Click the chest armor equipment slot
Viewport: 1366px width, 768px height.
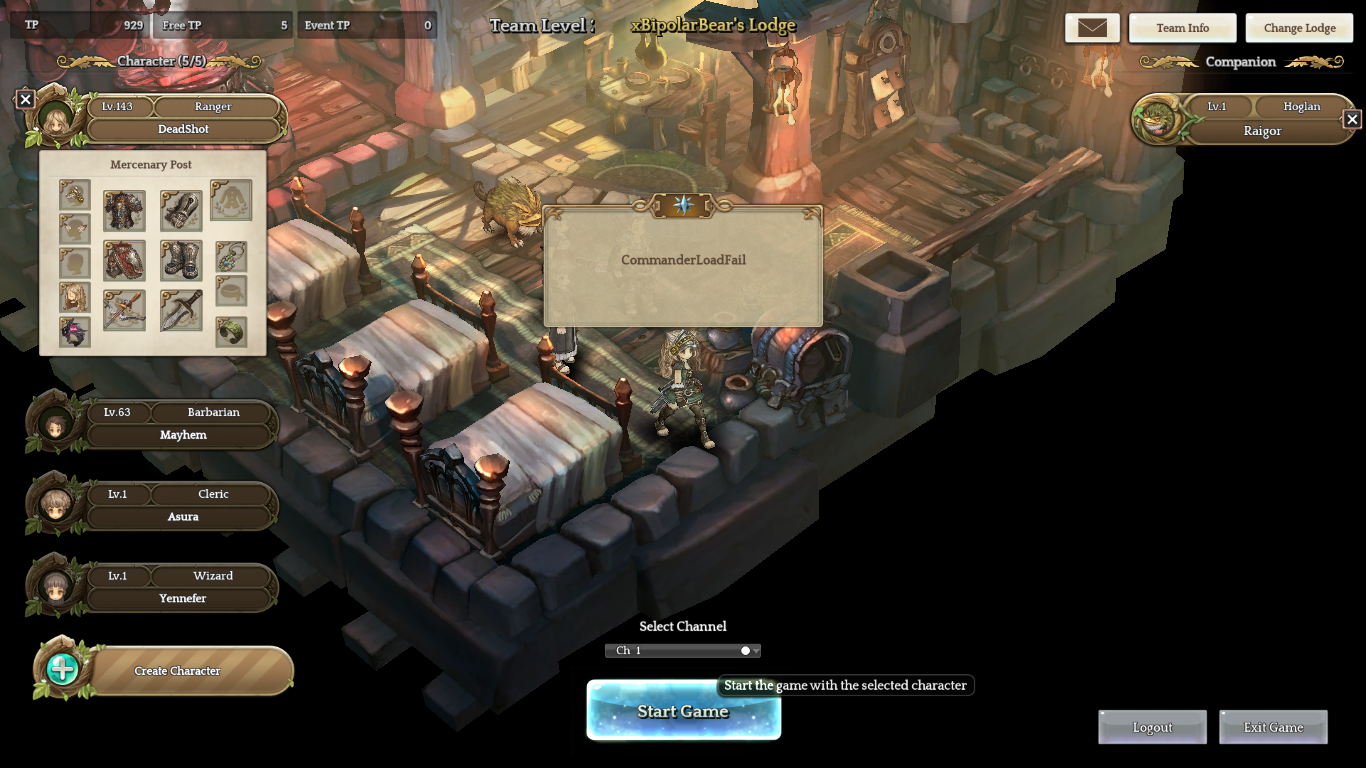click(x=124, y=211)
